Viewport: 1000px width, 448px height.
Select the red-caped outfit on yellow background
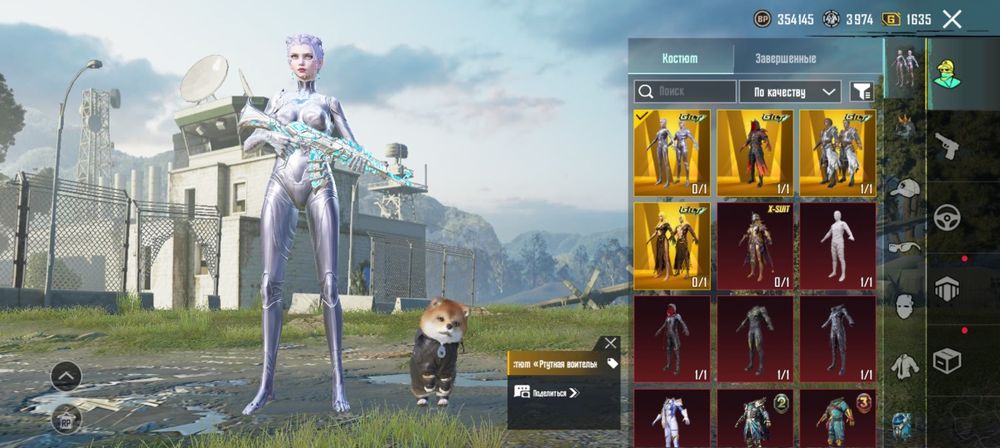tap(755, 153)
